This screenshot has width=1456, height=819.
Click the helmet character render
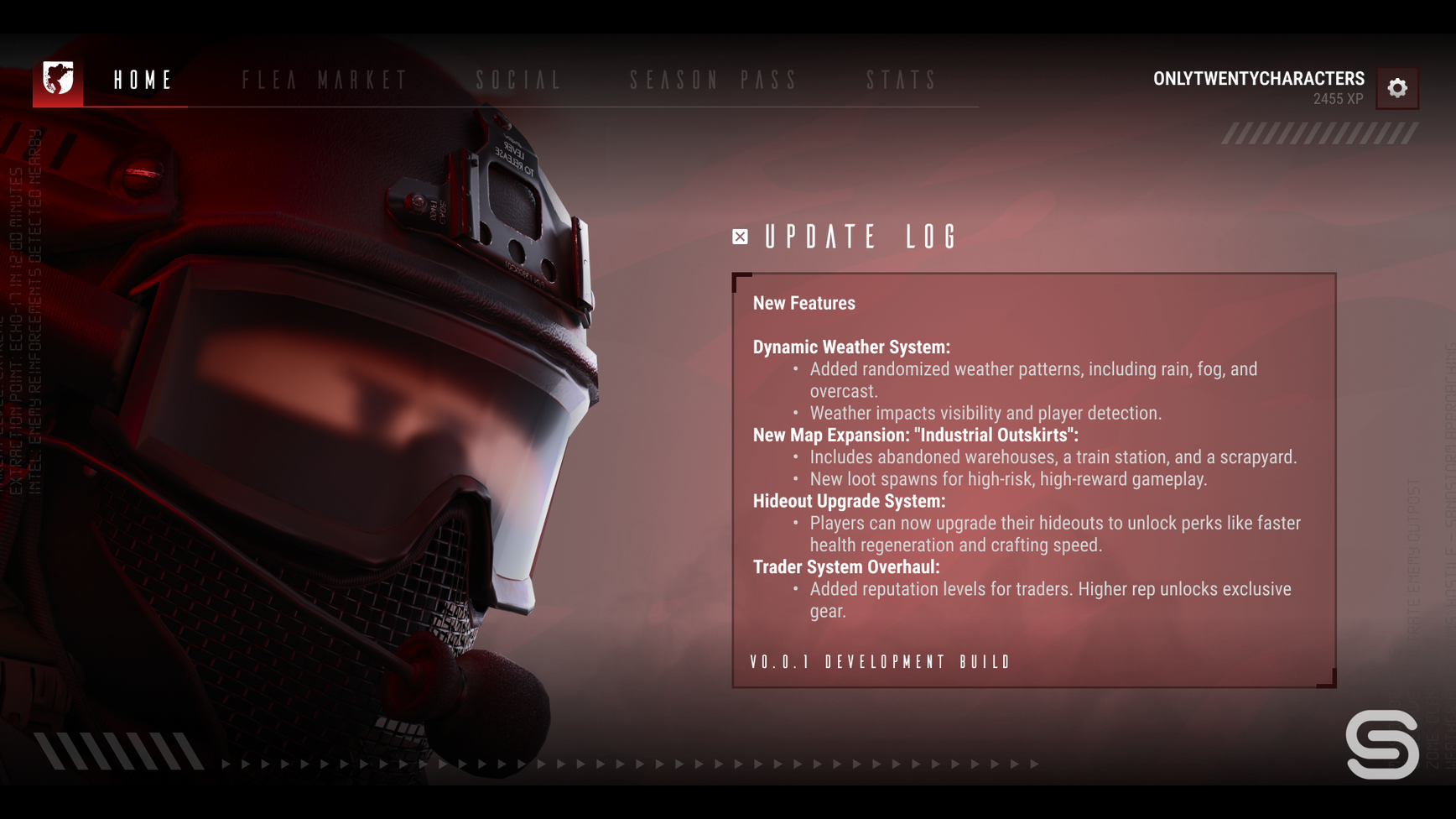(x=335, y=420)
